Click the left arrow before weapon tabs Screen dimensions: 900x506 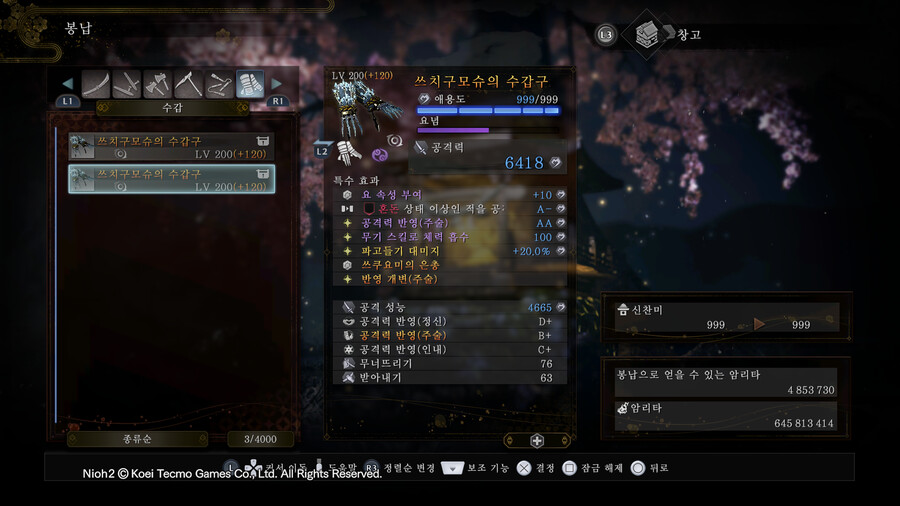[x=68, y=84]
